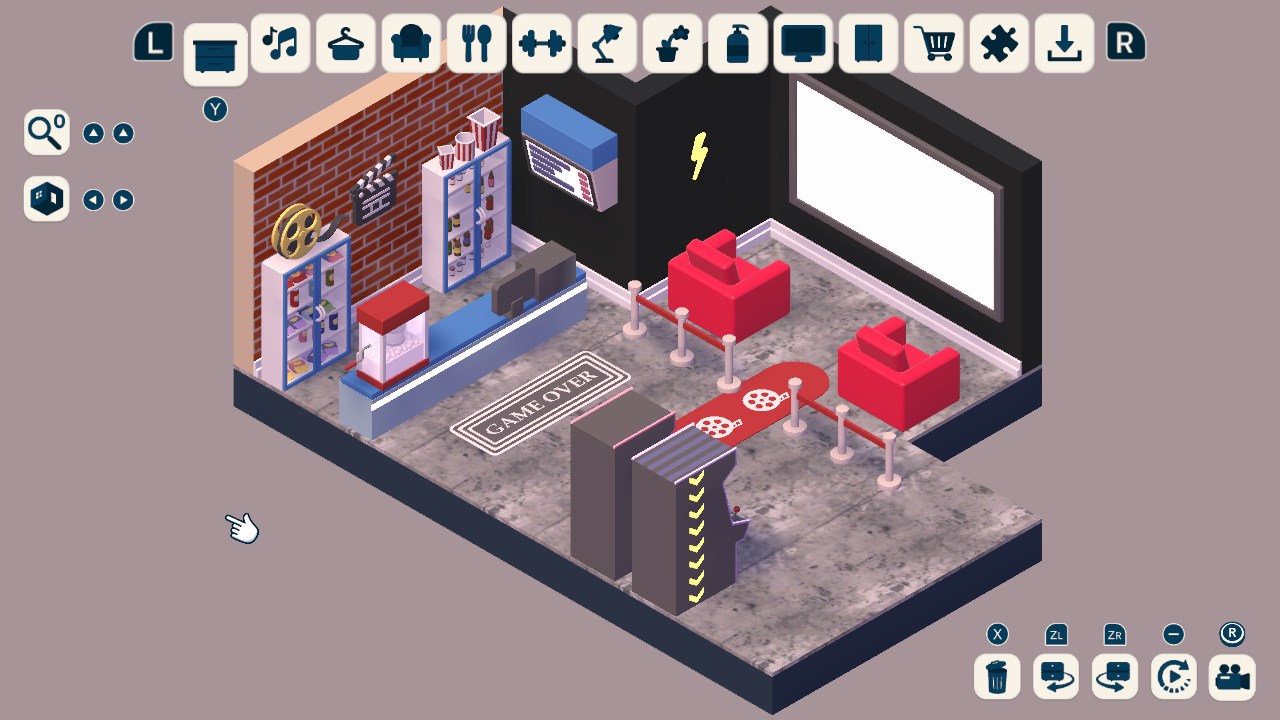Rotate the room view with the right arrow
Screen dimensions: 1280x720
click(x=121, y=199)
